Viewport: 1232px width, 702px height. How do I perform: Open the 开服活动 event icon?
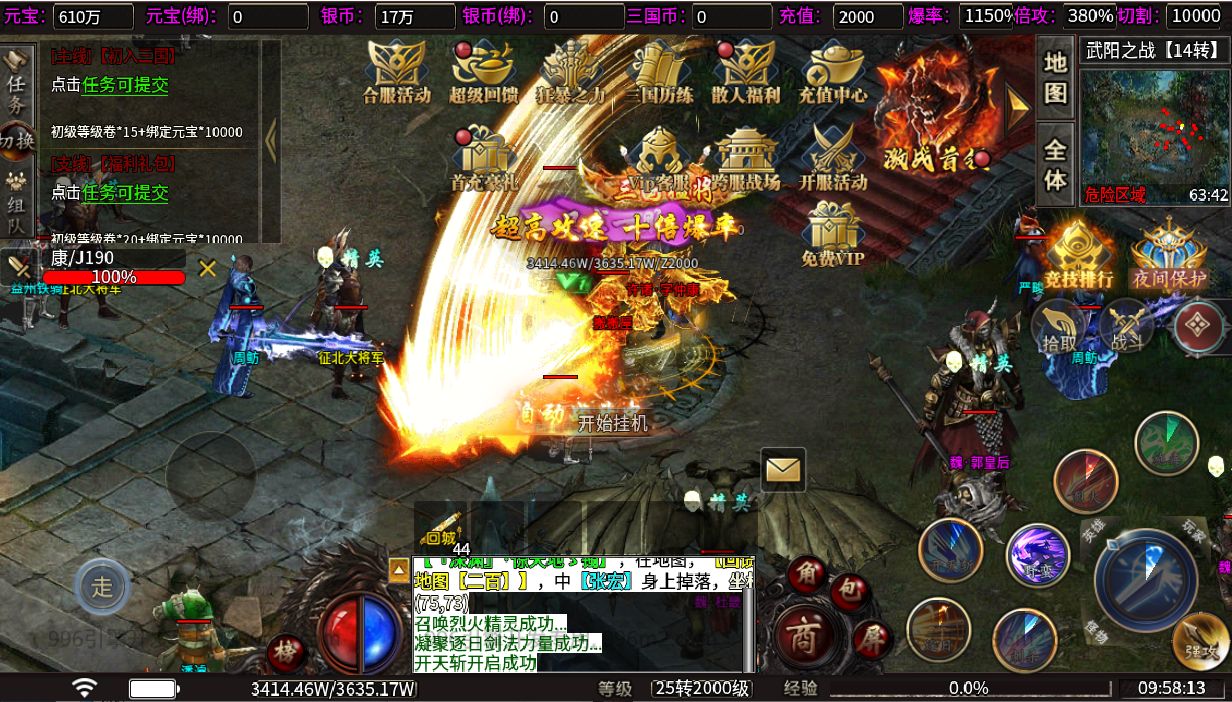(x=833, y=158)
